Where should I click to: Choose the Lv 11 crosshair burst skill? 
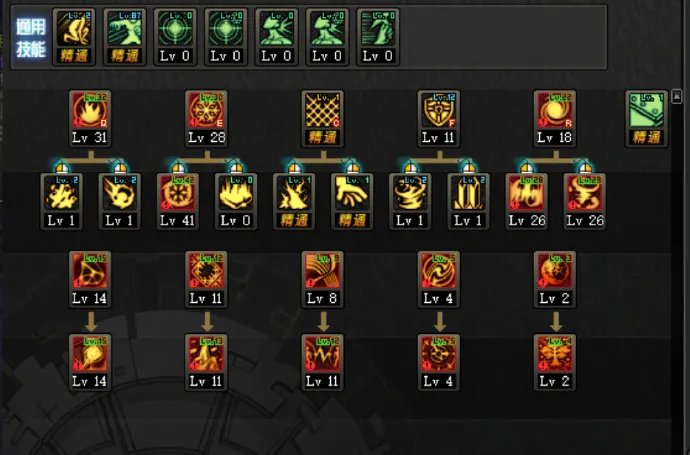point(206,272)
